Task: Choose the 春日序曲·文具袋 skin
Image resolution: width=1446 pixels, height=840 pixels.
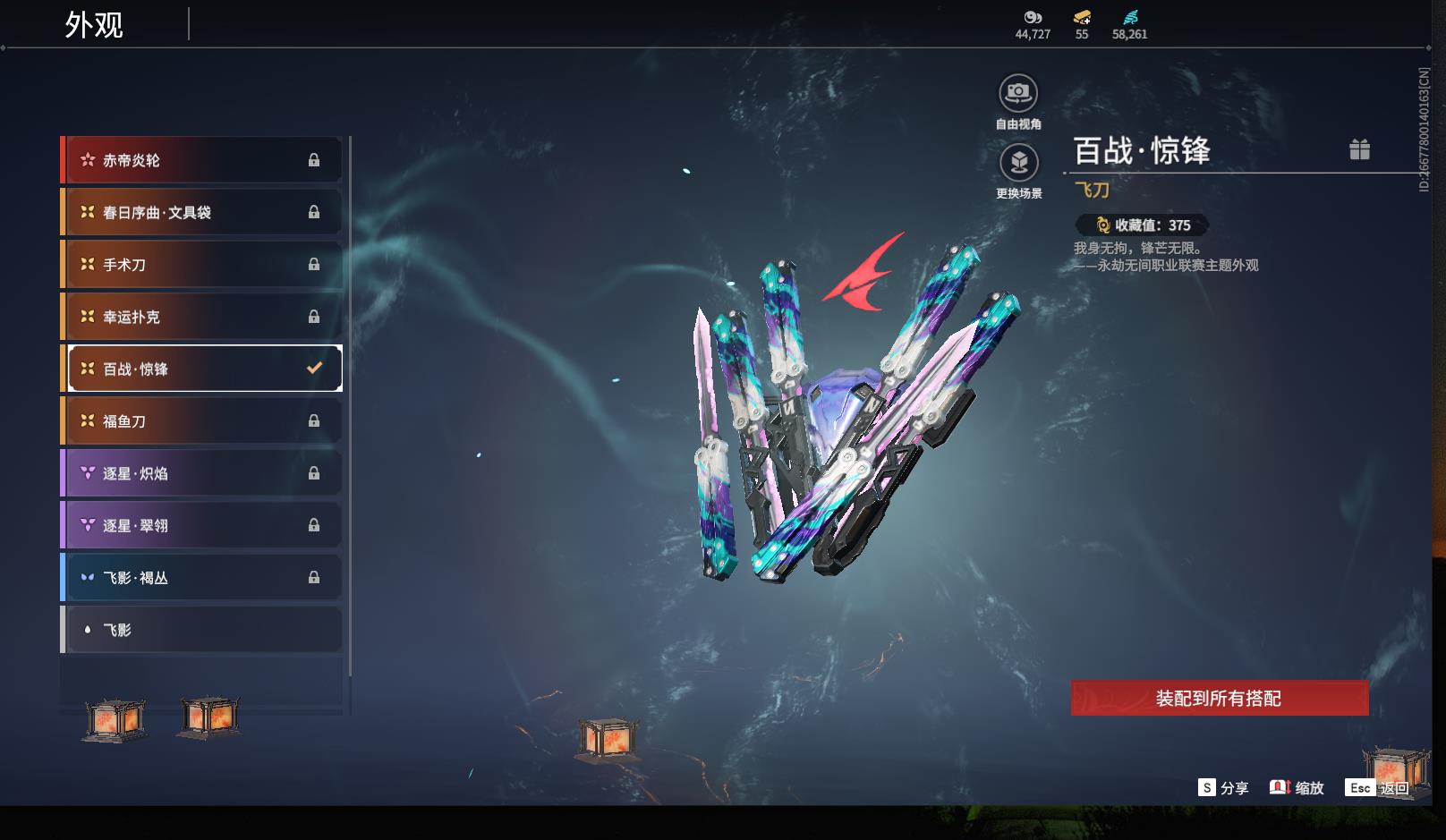Action: pyautogui.click(x=202, y=212)
